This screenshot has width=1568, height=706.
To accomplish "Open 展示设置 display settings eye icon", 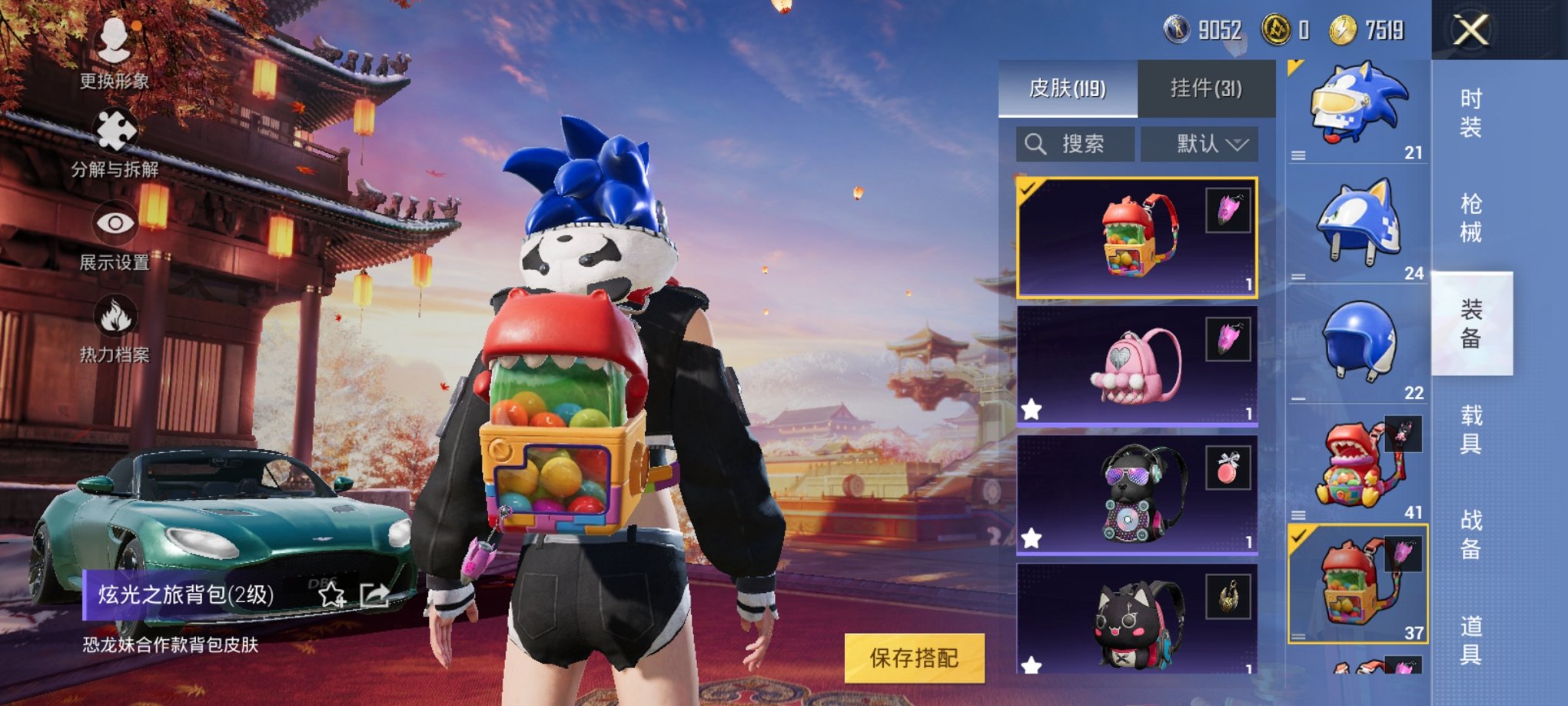I will click(114, 223).
